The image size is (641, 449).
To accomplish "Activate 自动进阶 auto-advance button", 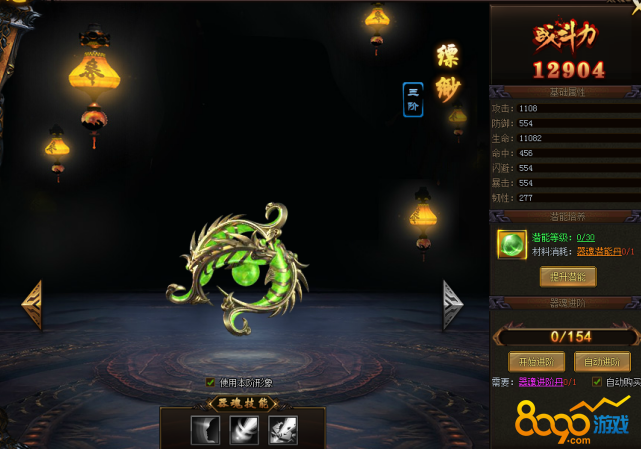I will pyautogui.click(x=602, y=361).
